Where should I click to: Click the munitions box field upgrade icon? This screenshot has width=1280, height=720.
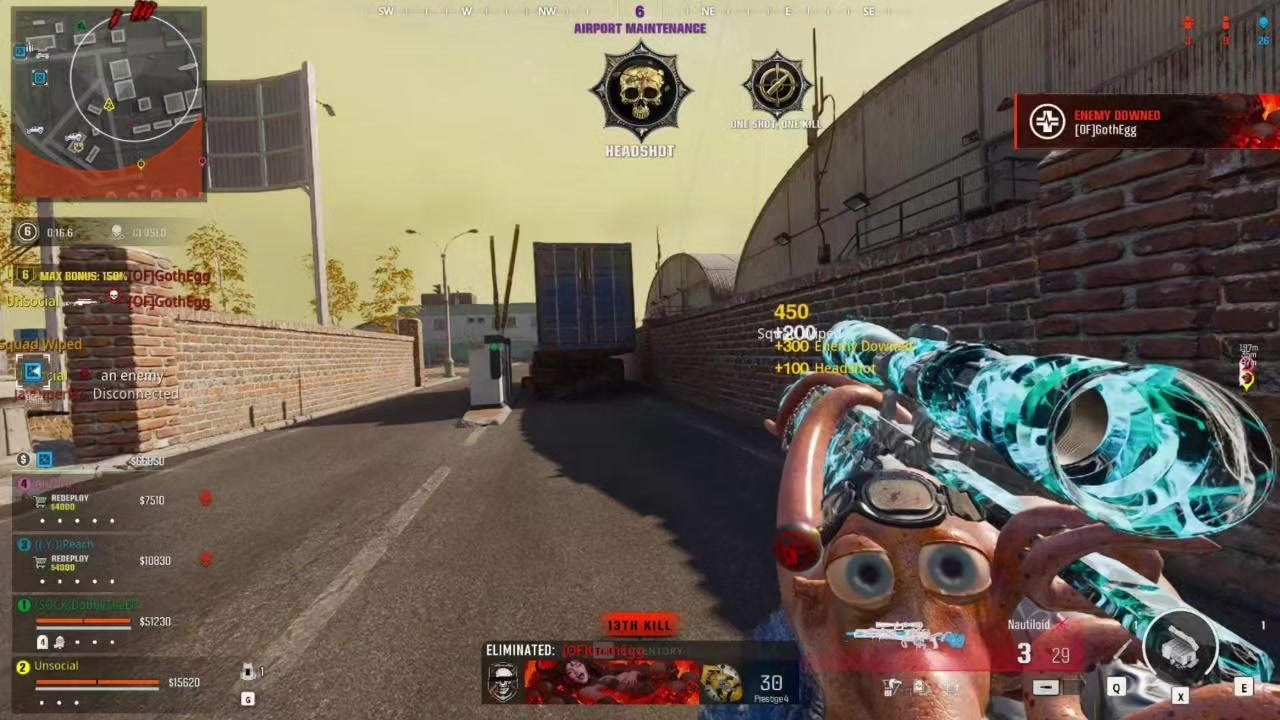pos(1180,650)
